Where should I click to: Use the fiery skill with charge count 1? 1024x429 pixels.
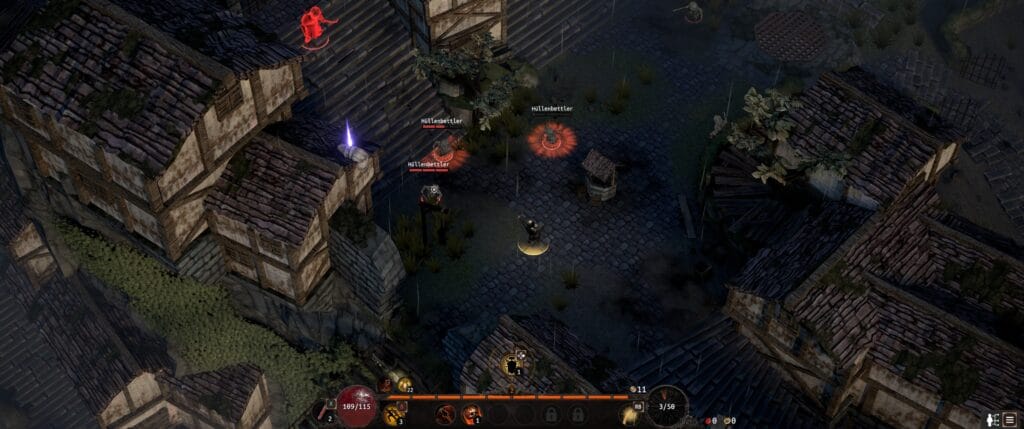pyautogui.click(x=470, y=413)
